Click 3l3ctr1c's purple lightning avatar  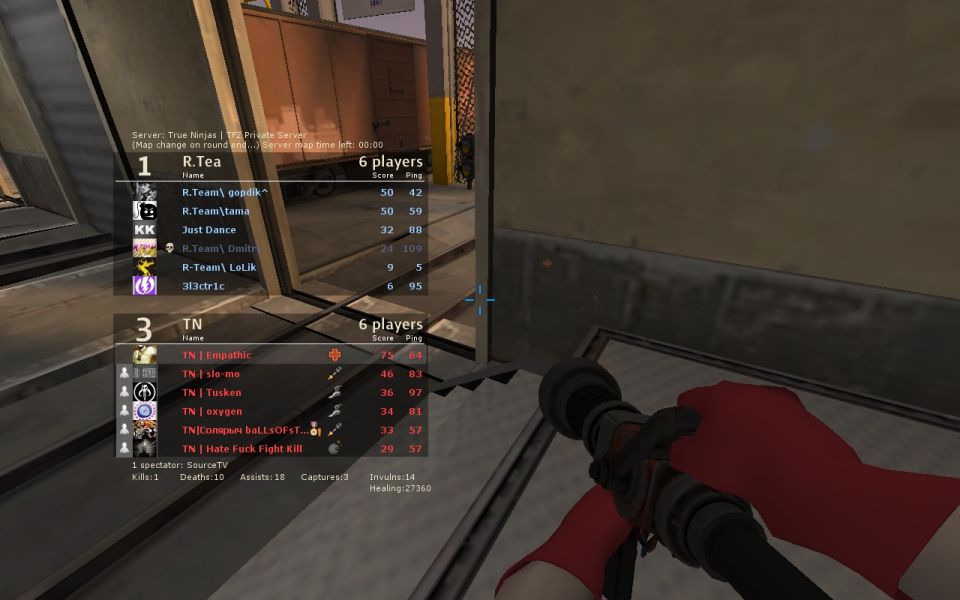pos(145,286)
